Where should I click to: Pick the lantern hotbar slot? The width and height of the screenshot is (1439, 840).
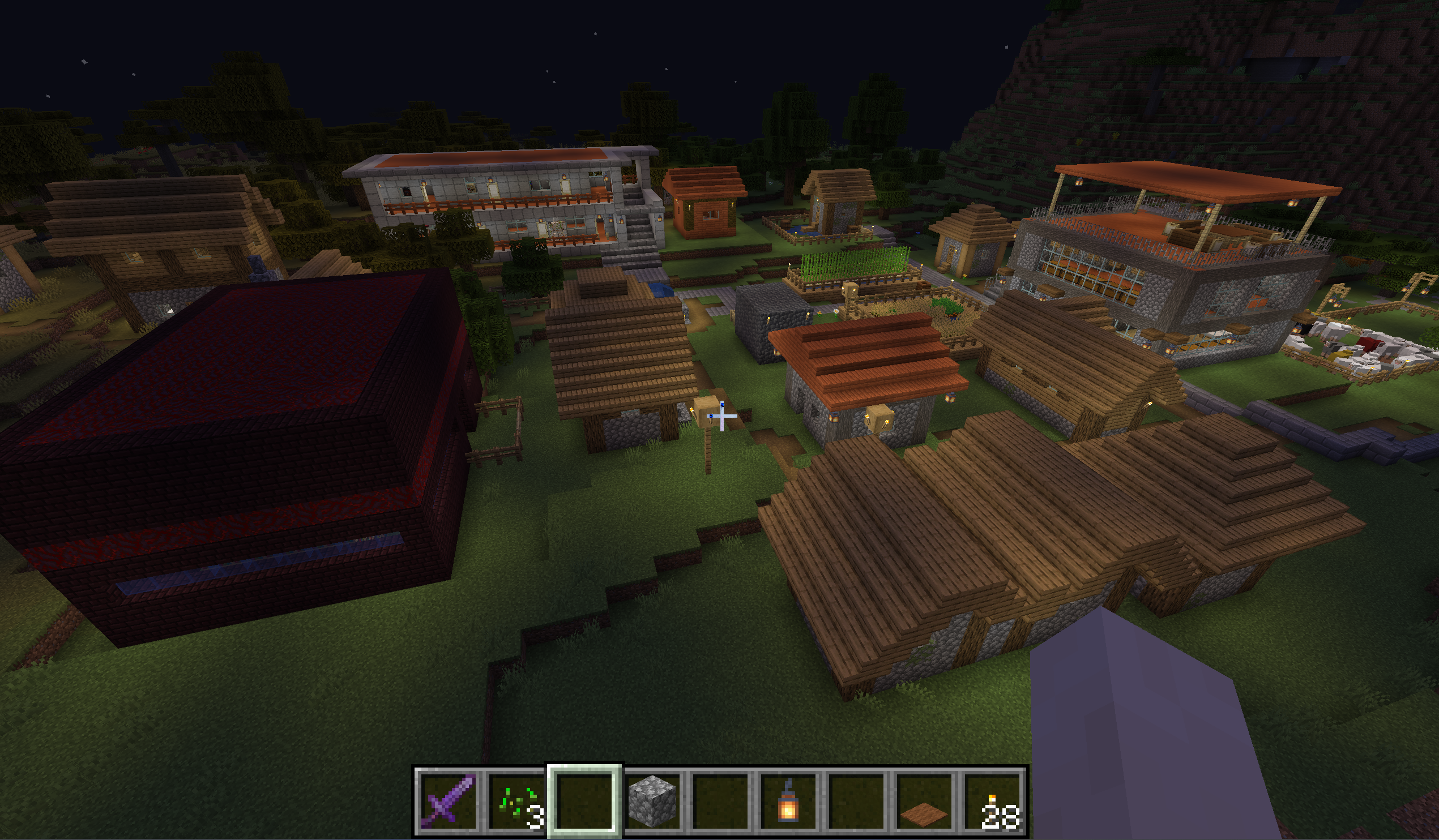point(788,800)
